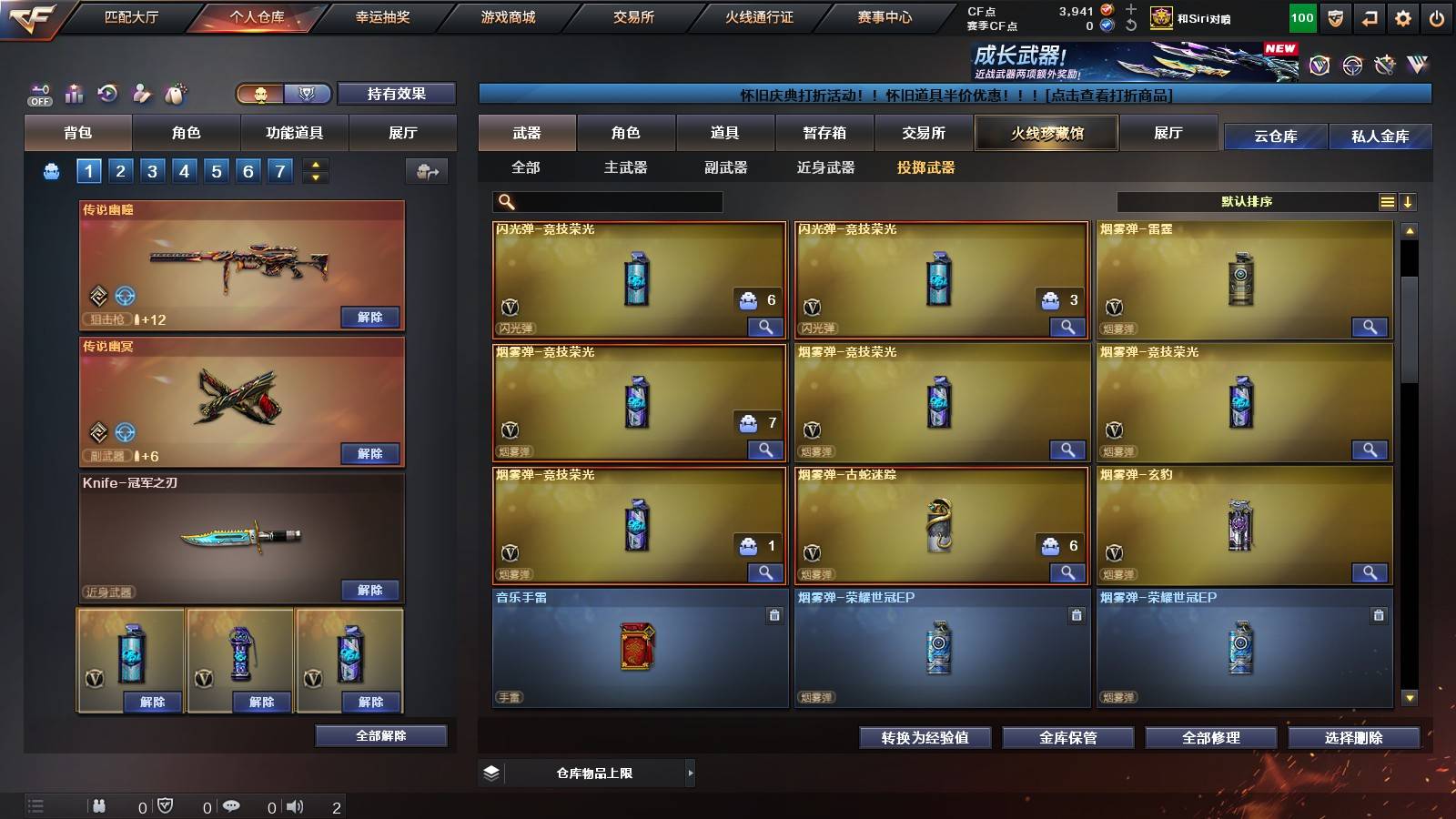Click the weapon repair wrench icon above banner
This screenshot has height=819, width=1456.
[1384, 66]
